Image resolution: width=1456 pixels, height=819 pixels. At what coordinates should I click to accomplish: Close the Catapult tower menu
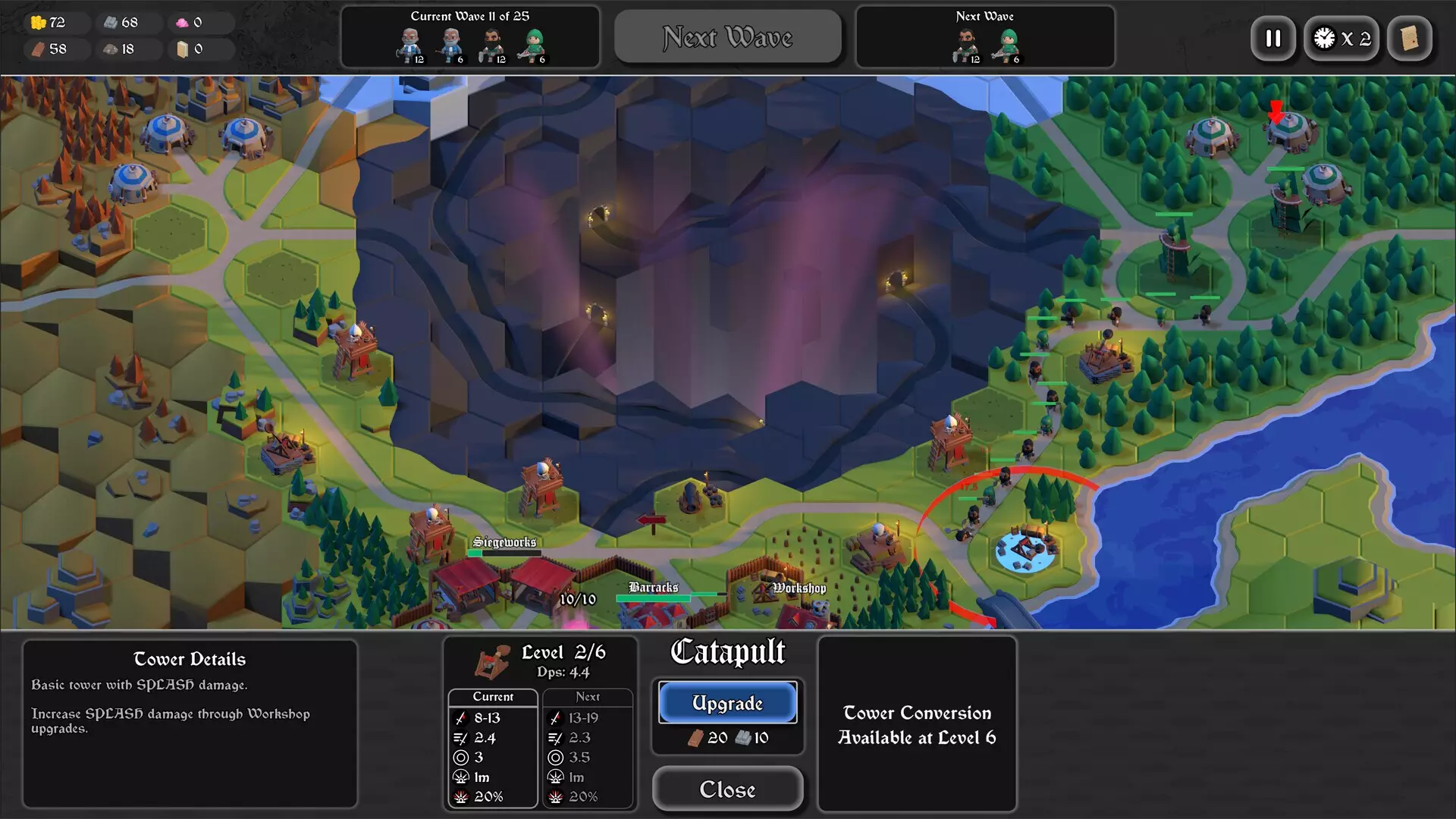click(727, 789)
